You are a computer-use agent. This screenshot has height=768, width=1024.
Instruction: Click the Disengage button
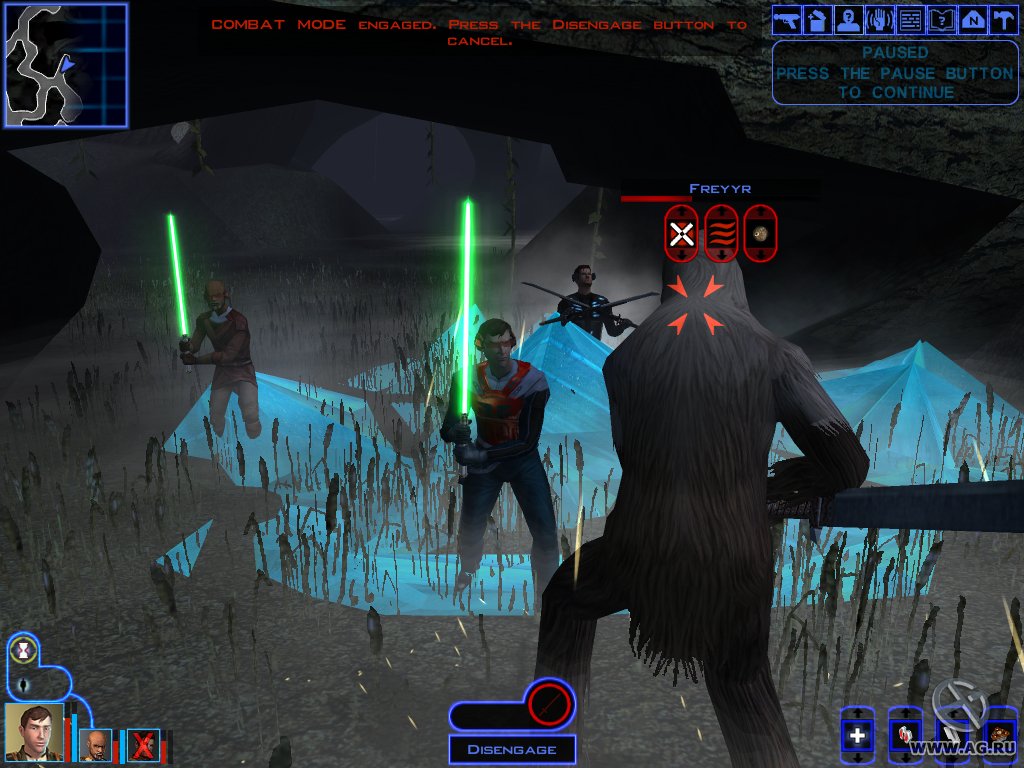coord(511,749)
